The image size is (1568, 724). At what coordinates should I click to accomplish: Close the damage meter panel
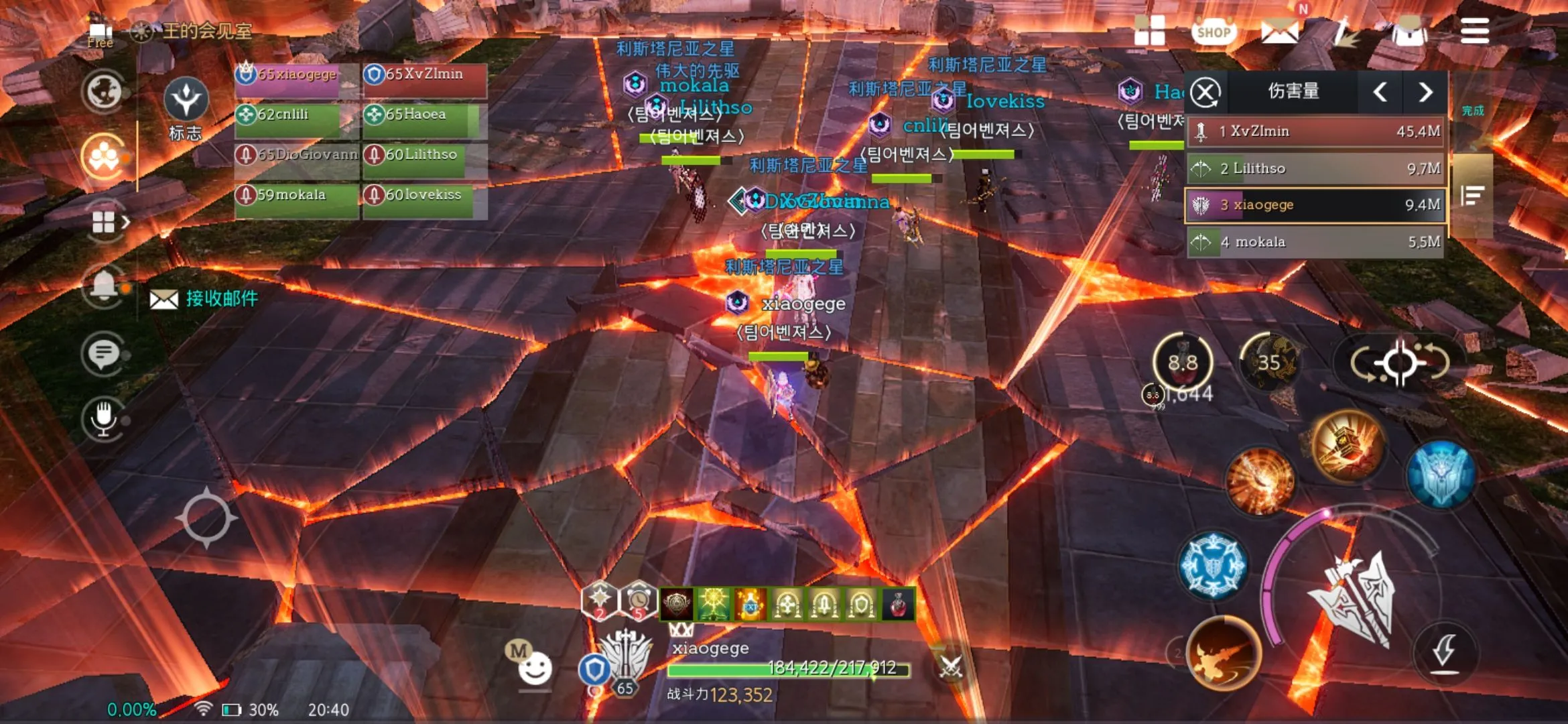click(x=1205, y=93)
